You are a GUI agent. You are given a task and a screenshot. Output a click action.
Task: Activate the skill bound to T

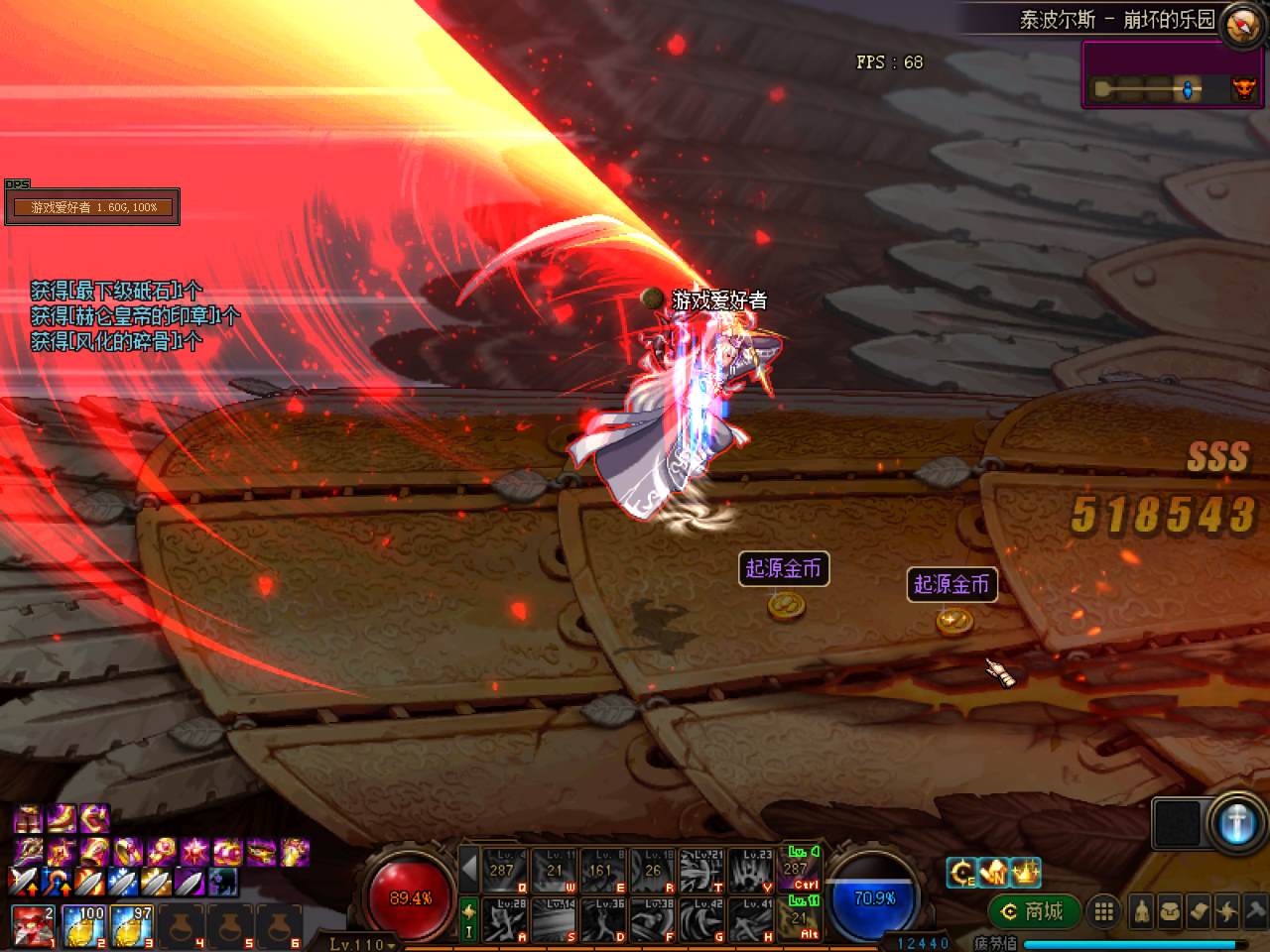pyautogui.click(x=702, y=871)
